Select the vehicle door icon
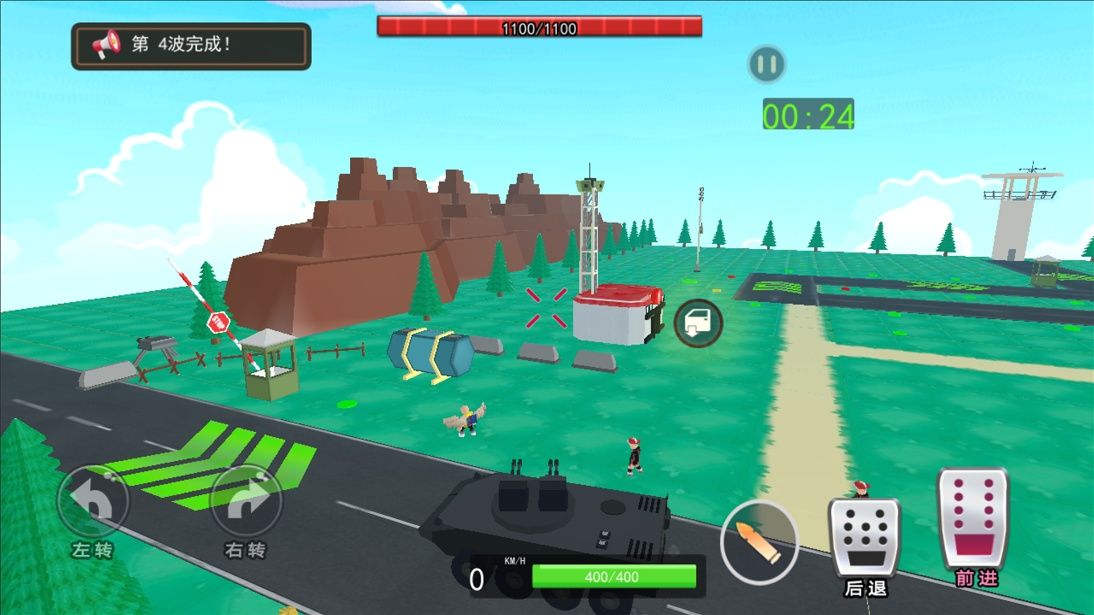The height and width of the screenshot is (615, 1094). [x=698, y=323]
